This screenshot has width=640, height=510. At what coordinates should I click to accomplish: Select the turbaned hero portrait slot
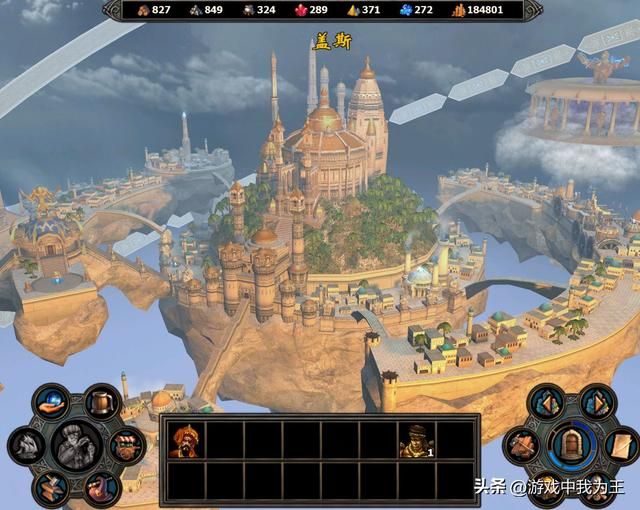click(184, 439)
